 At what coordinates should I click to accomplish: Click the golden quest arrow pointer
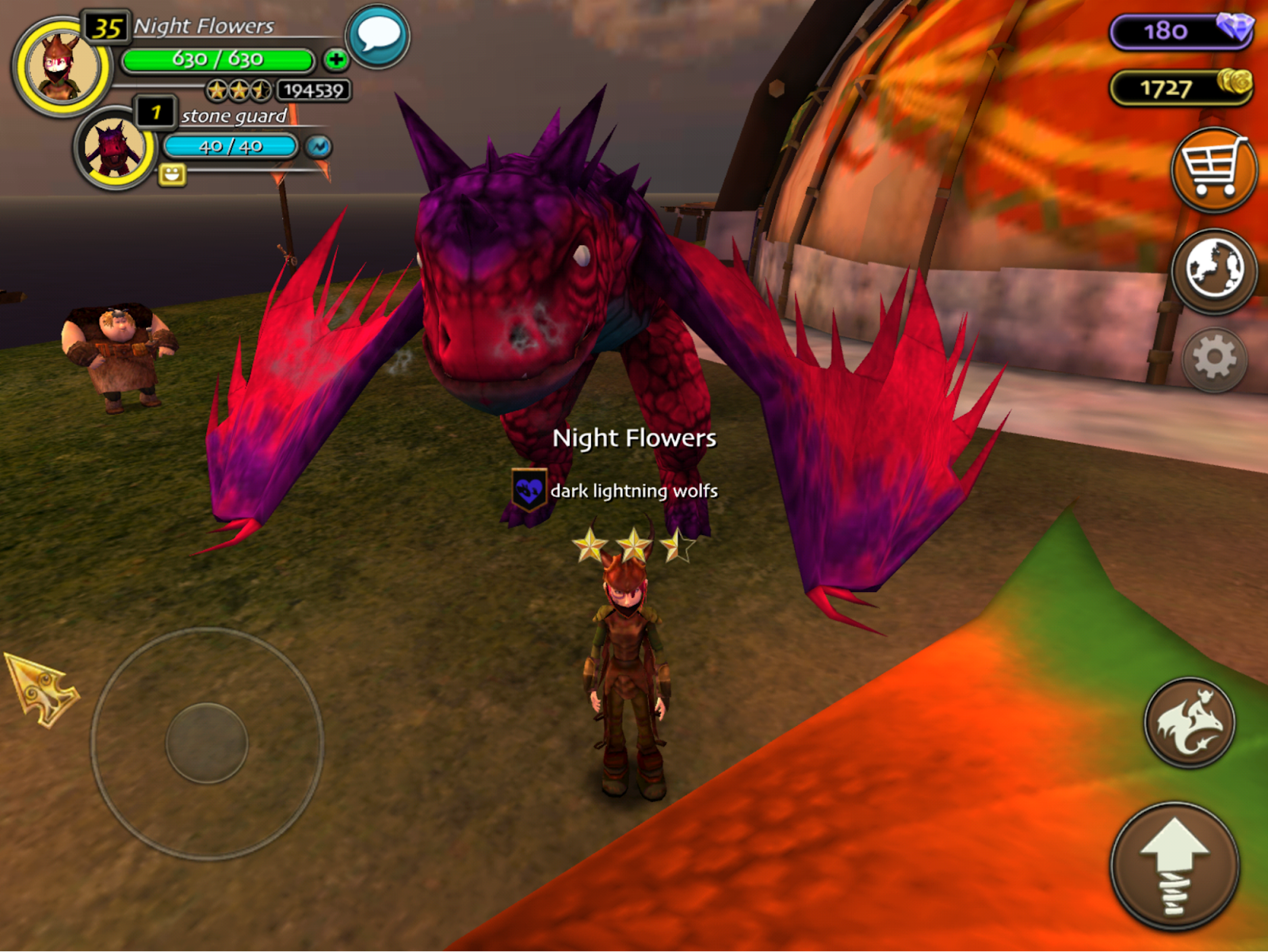click(x=41, y=688)
